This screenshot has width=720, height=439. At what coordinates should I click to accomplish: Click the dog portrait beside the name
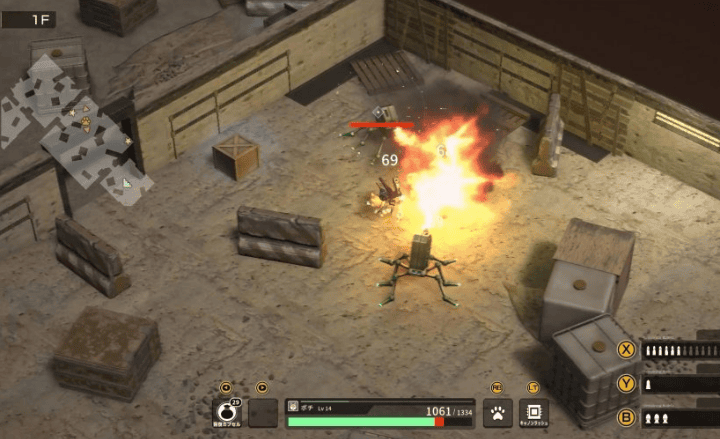tap(293, 406)
